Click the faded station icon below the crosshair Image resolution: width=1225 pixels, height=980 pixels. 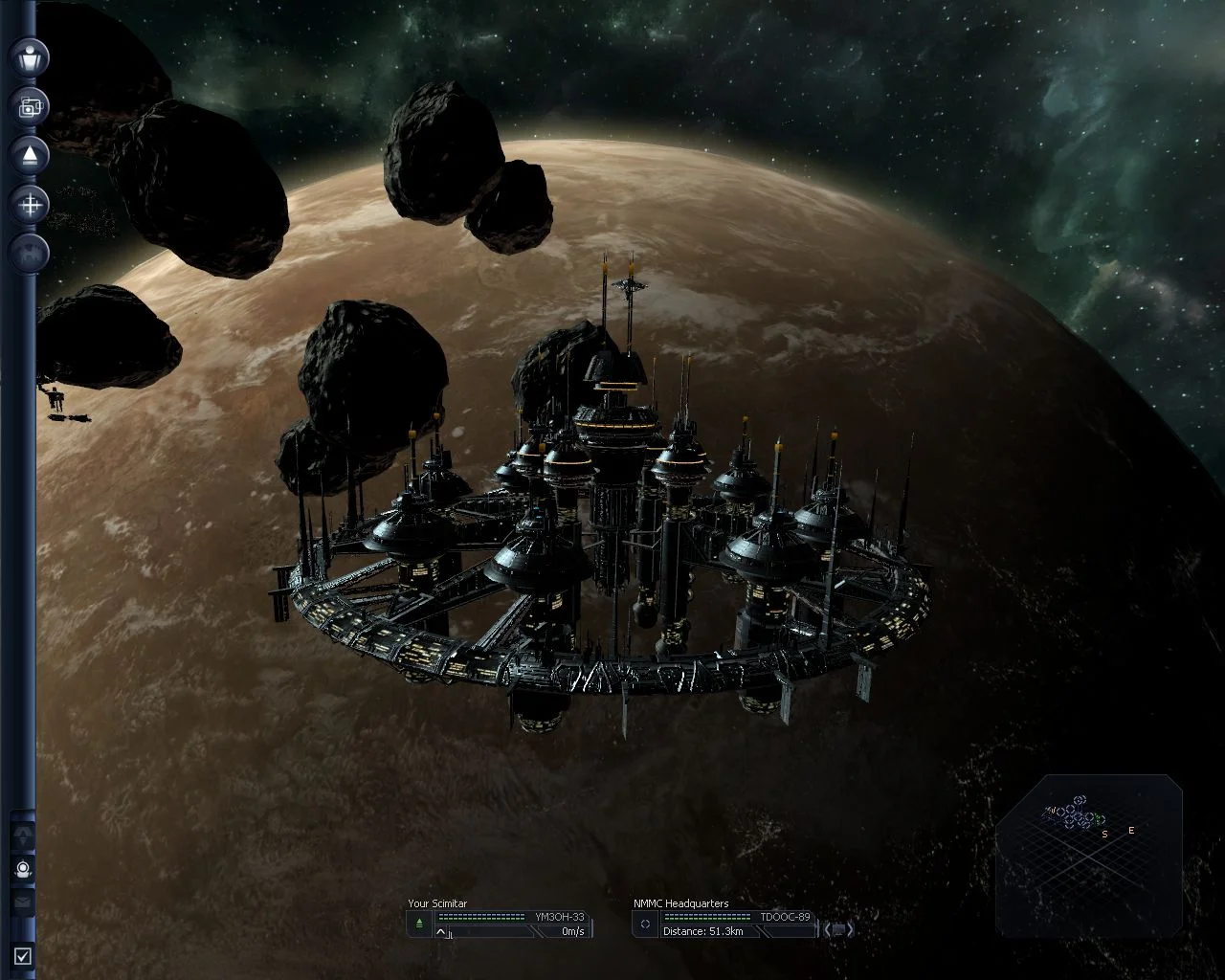[30, 253]
